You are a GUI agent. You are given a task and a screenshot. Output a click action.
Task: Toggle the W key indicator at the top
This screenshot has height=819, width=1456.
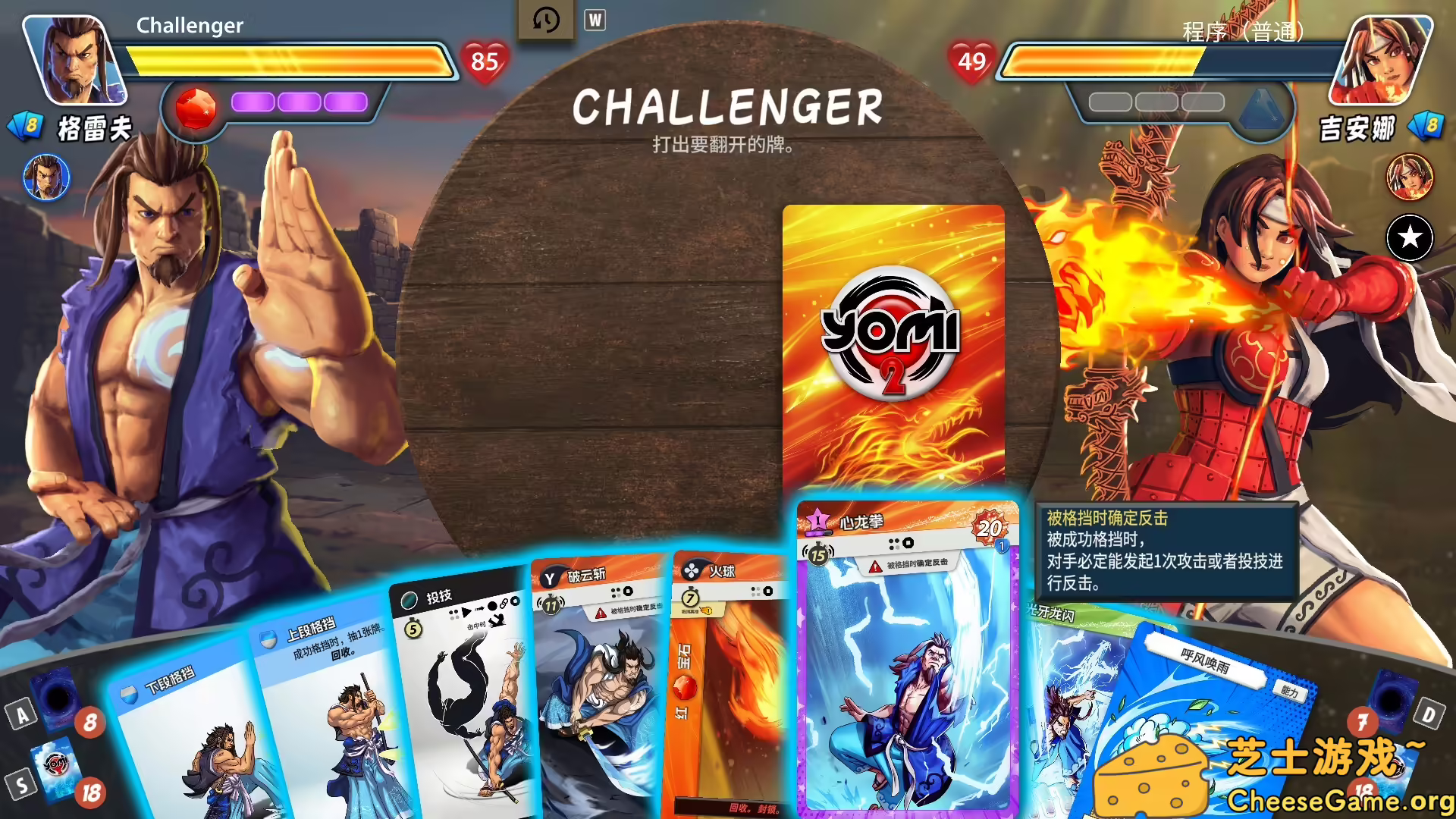595,20
